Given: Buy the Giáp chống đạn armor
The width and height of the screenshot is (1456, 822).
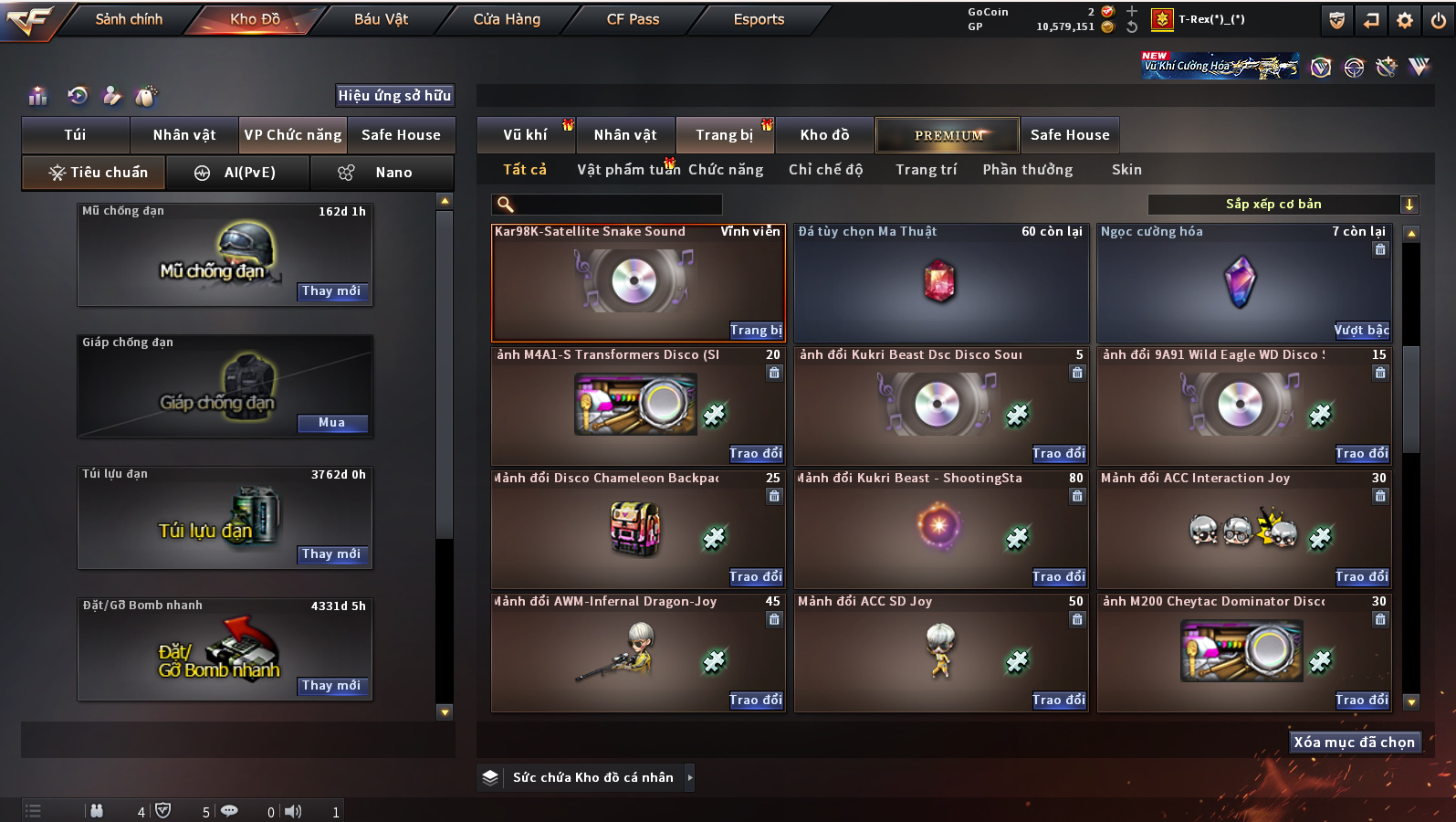Looking at the screenshot, I should (331, 423).
